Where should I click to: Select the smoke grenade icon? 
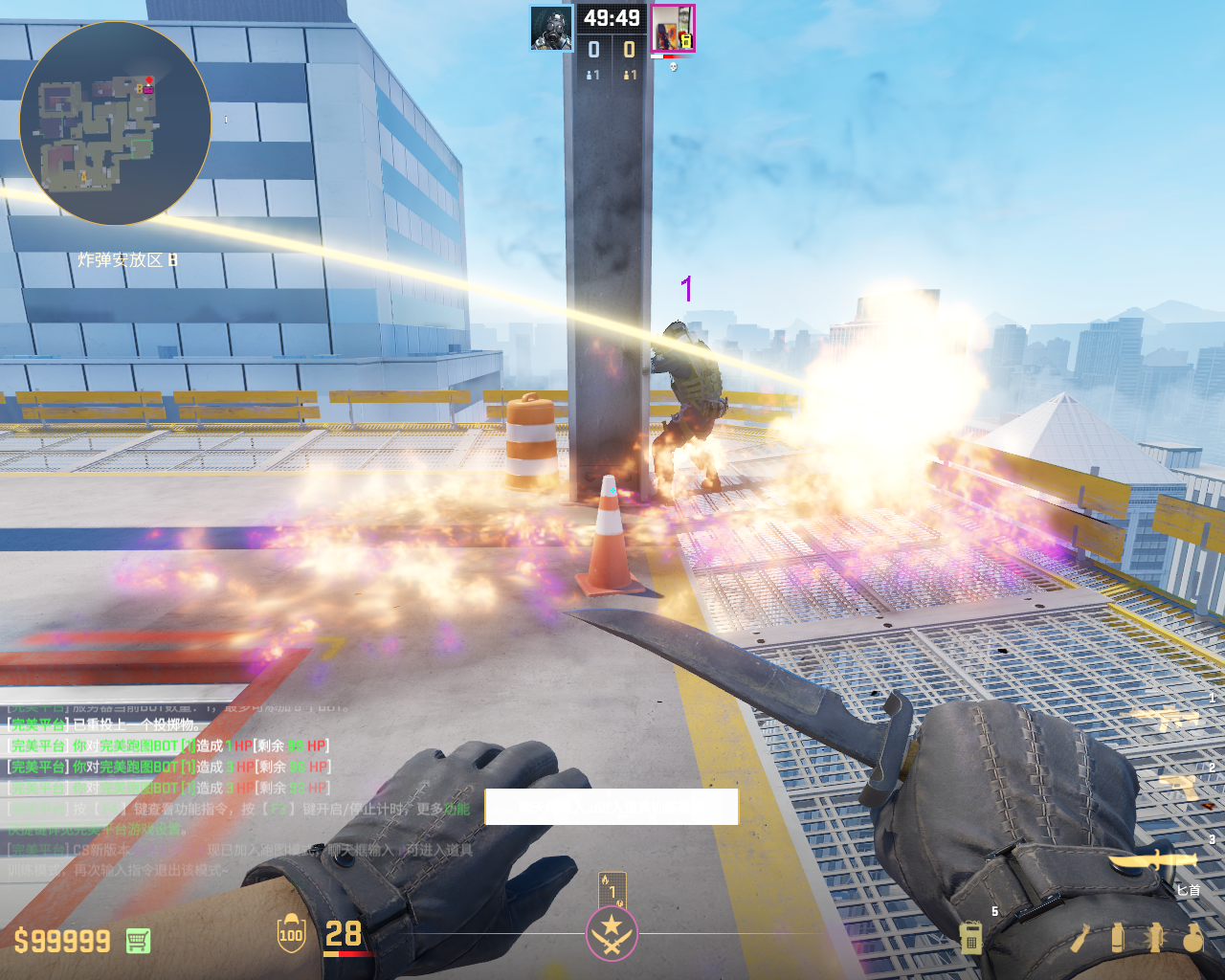(x=1118, y=938)
